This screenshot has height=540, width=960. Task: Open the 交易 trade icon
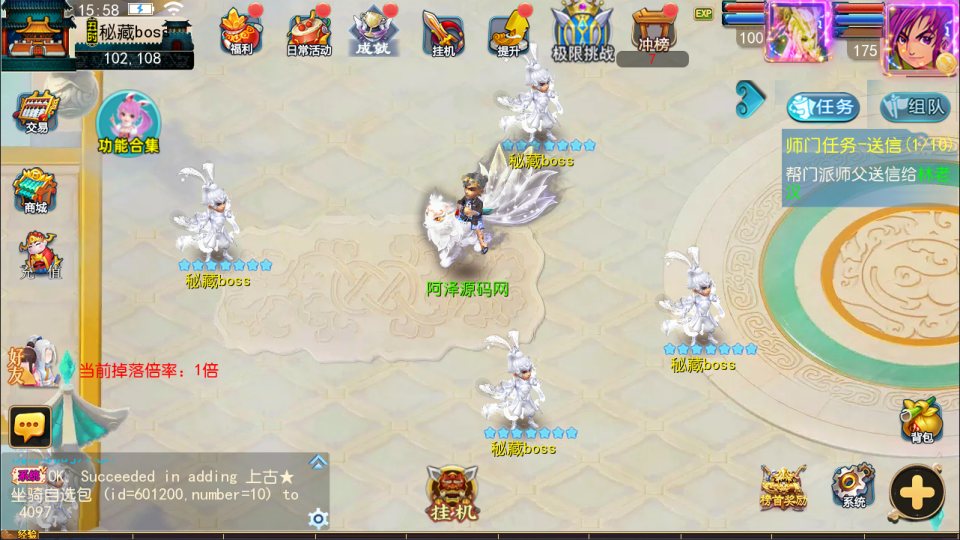point(37,112)
